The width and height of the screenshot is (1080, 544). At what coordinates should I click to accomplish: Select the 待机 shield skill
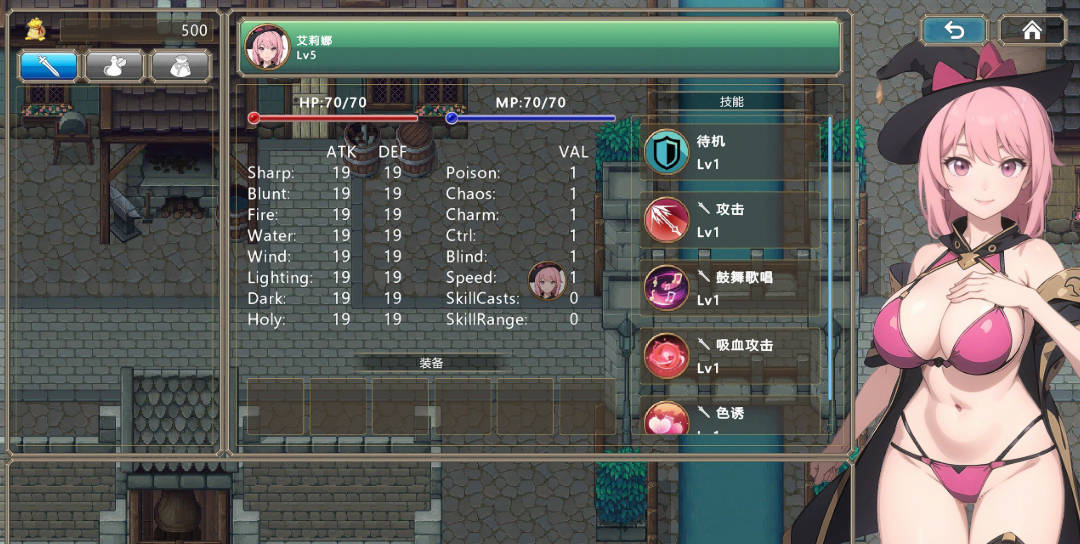pos(731,152)
